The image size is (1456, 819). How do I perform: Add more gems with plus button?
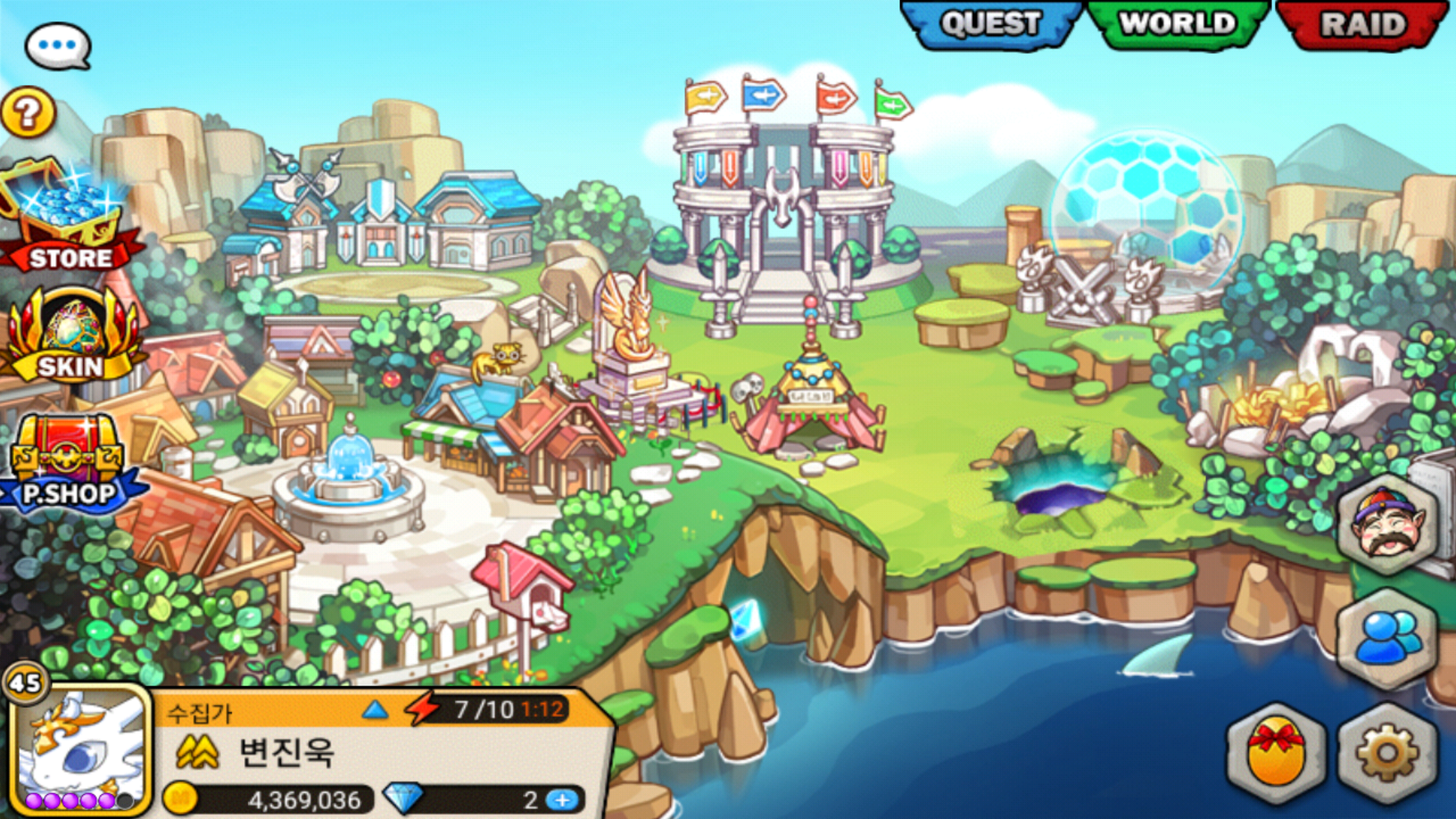coord(562,800)
